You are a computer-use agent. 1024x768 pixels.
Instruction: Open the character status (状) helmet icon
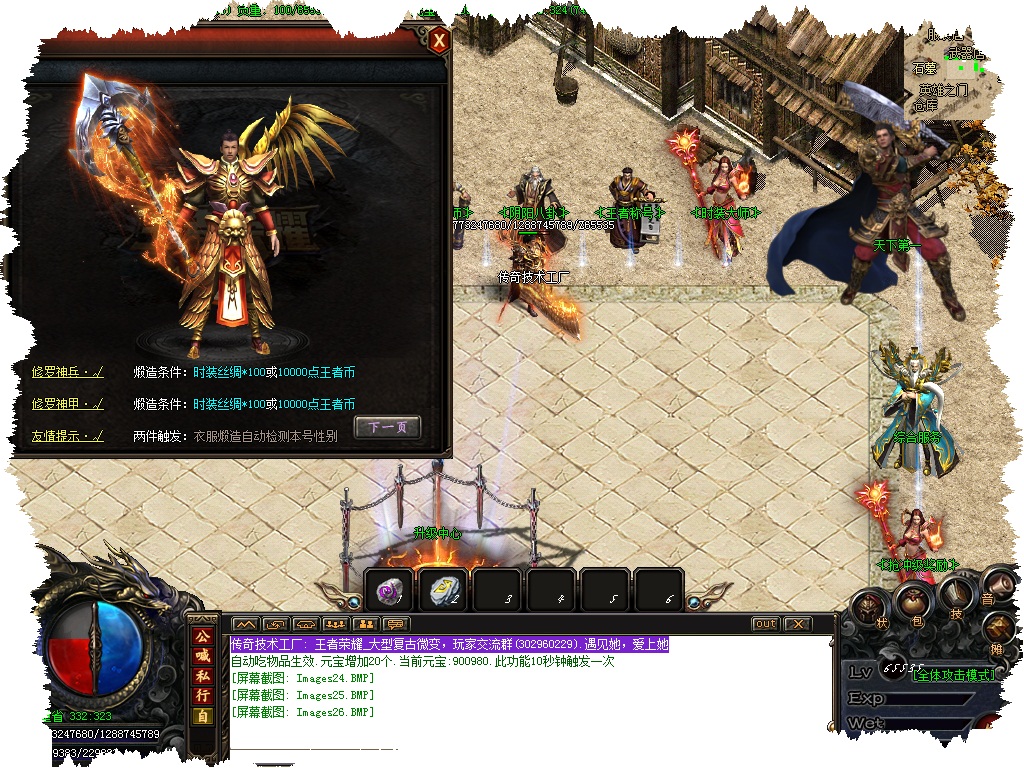point(870,607)
